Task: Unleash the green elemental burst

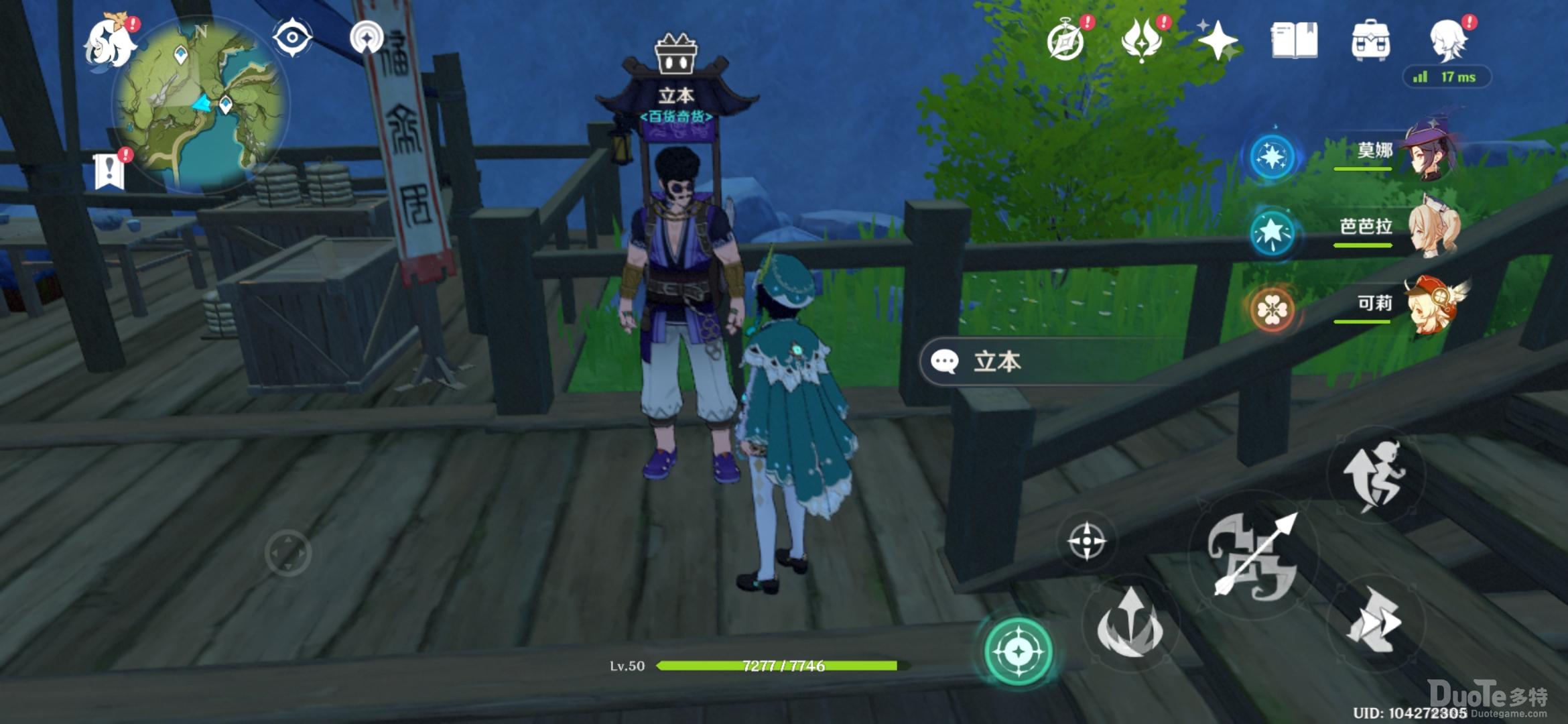Action: click(x=1019, y=650)
